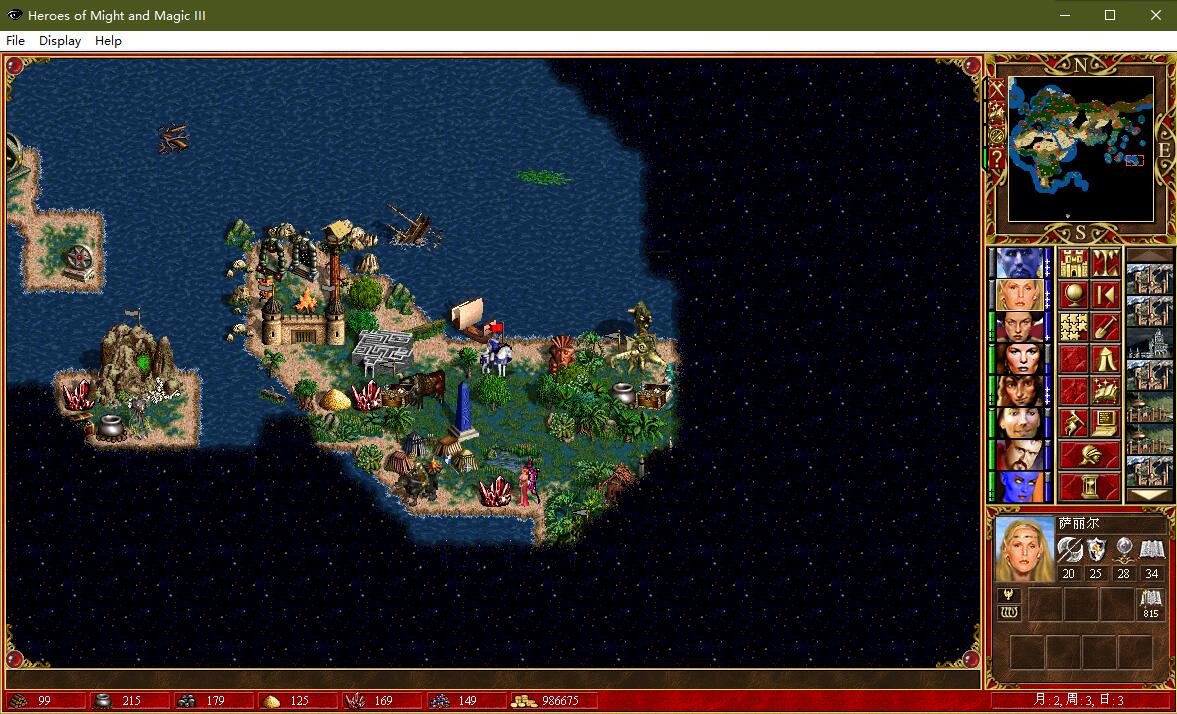The height and width of the screenshot is (714, 1177).
Task: Select the blue-skinned yellow-eyed hero portrait
Action: point(1019,487)
